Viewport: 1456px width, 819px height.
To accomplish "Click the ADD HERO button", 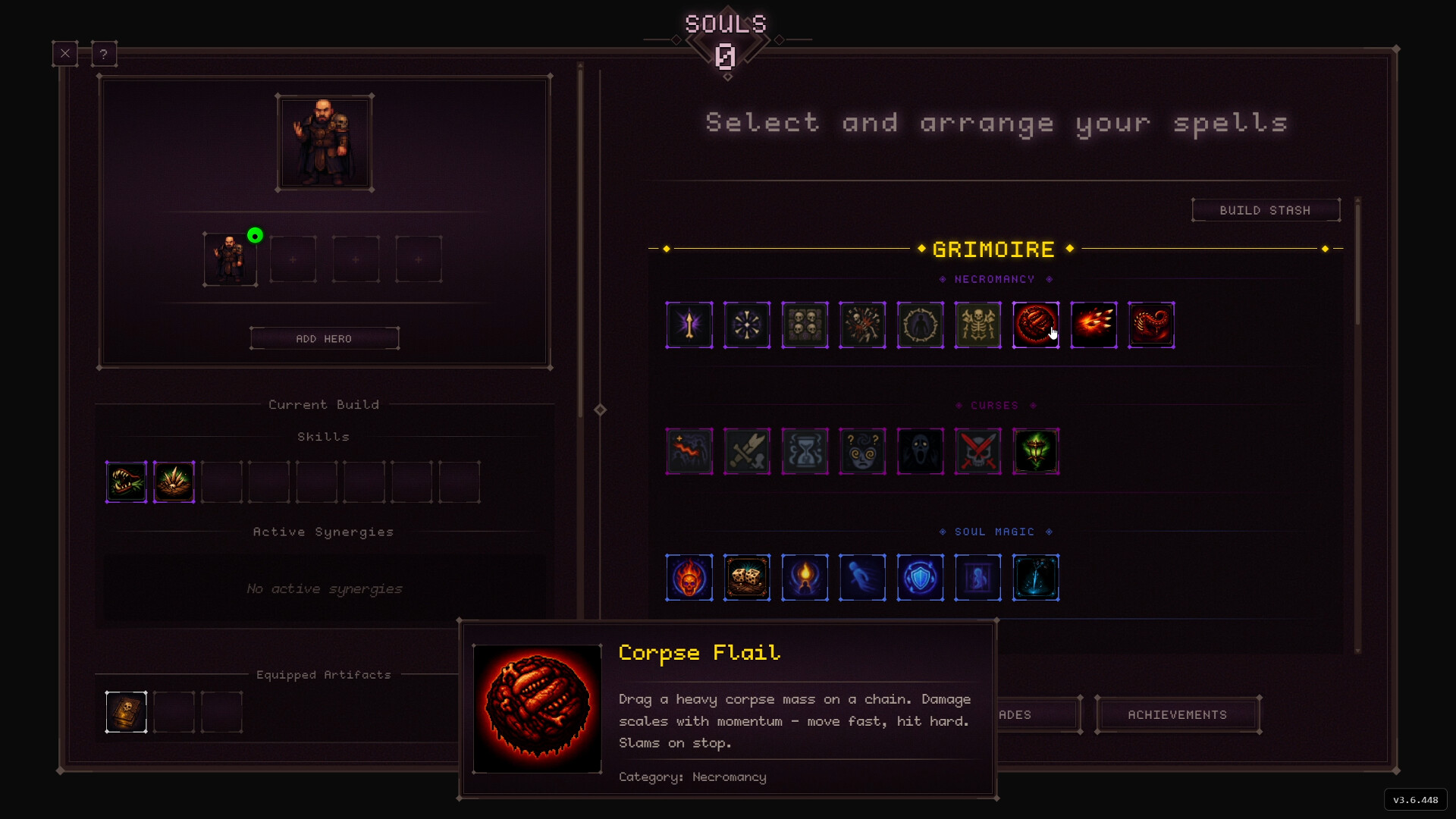I will coord(324,338).
